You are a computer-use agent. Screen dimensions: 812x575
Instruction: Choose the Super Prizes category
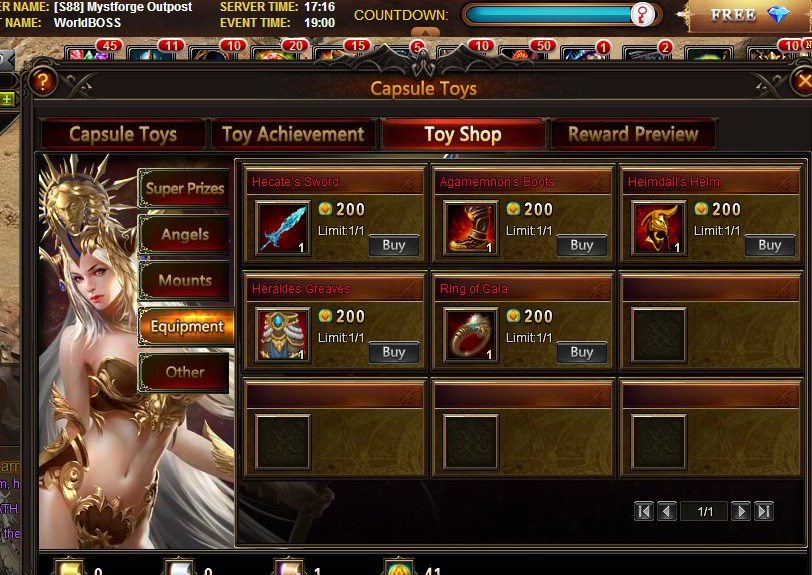(x=185, y=188)
